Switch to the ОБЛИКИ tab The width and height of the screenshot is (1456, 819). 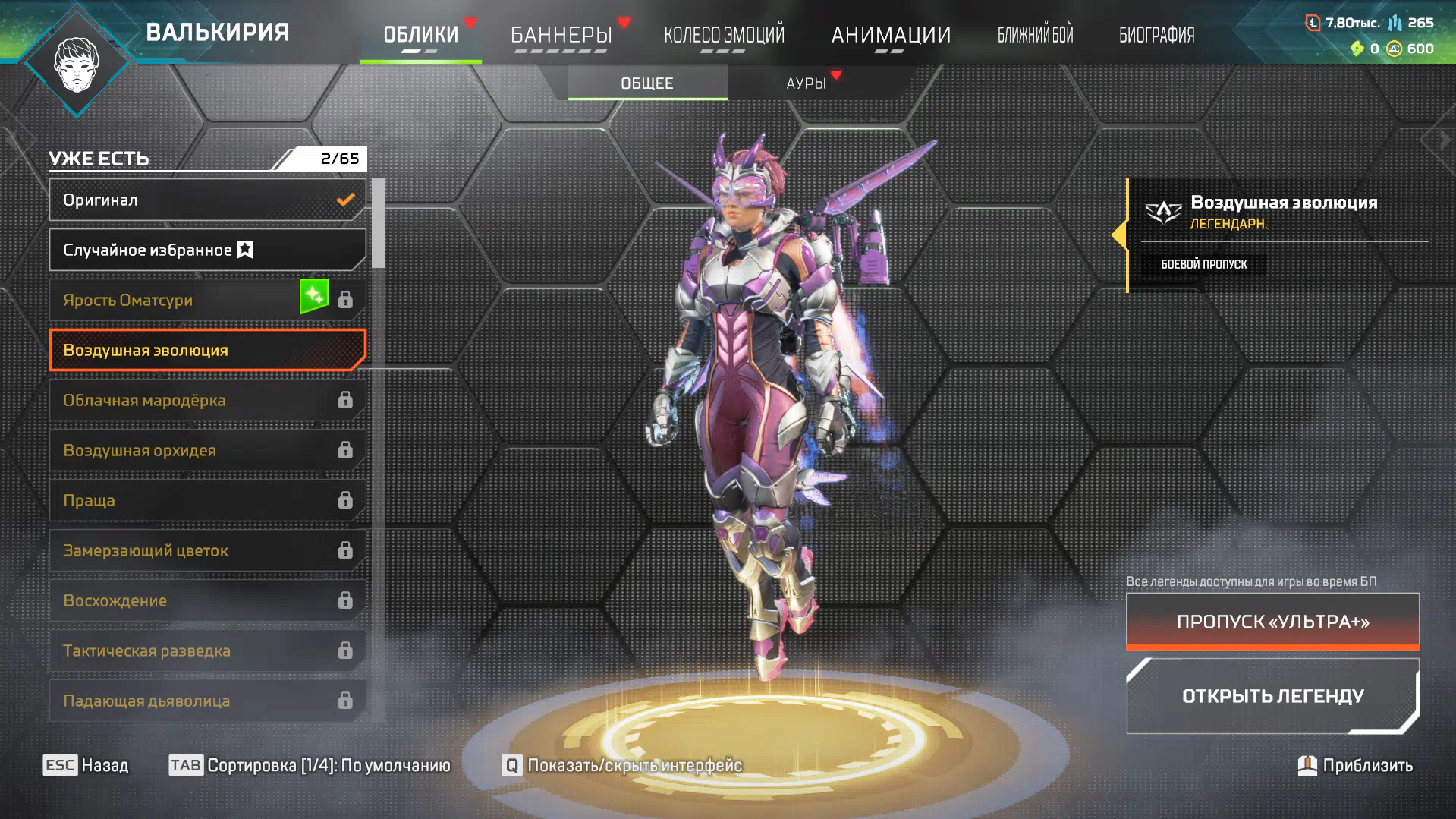(x=421, y=35)
